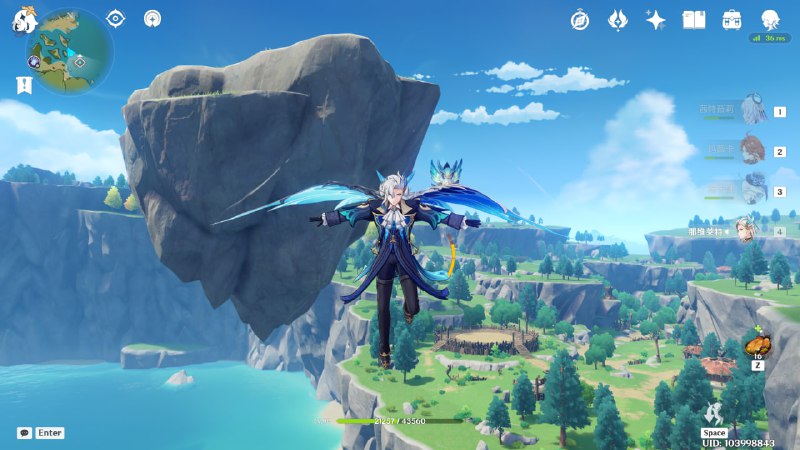Open the wish star icon
Viewport: 800px width, 450px height.
pyautogui.click(x=656, y=19)
